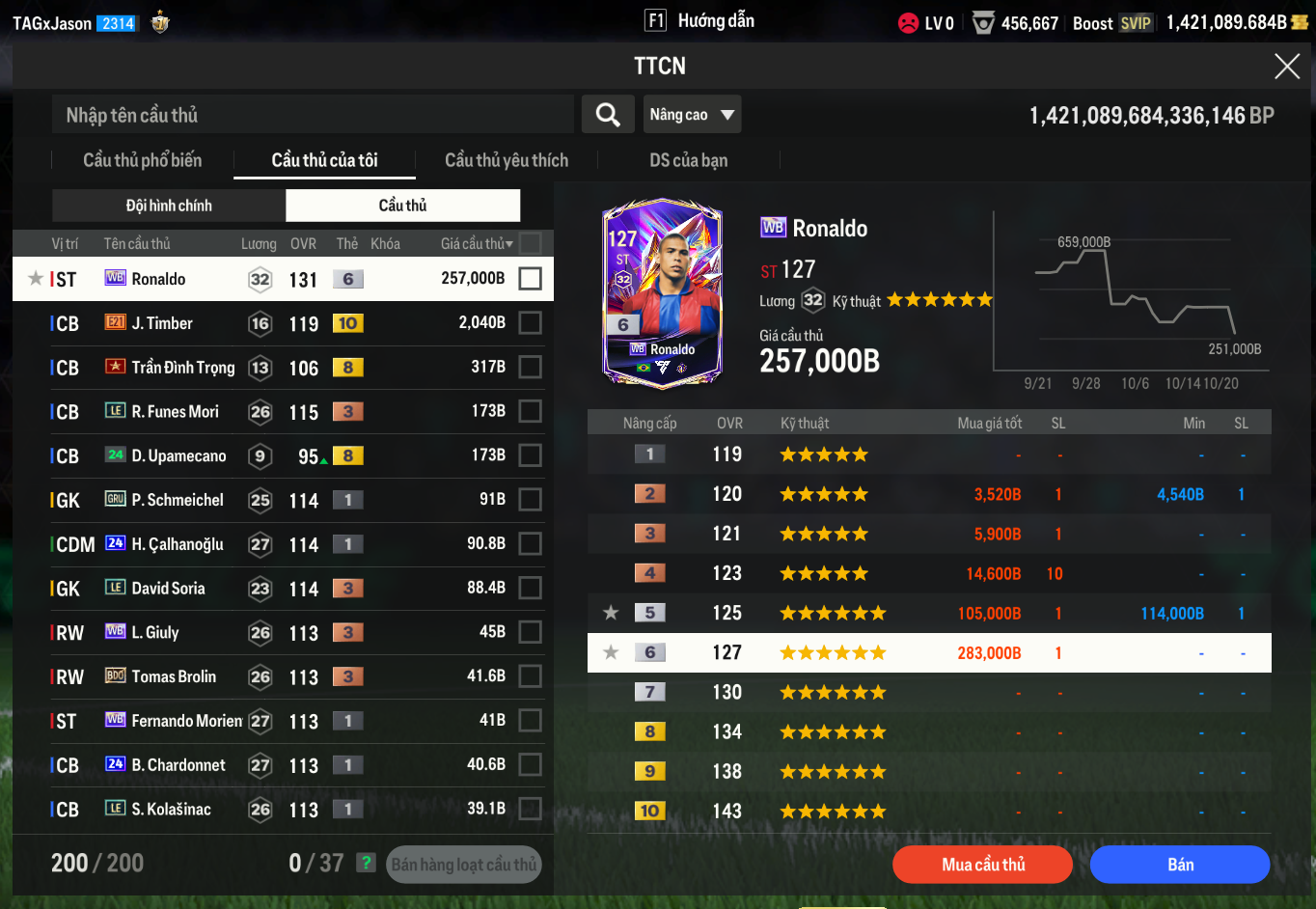Click the green question mark help icon
This screenshot has width=1316, height=909.
coord(366,863)
